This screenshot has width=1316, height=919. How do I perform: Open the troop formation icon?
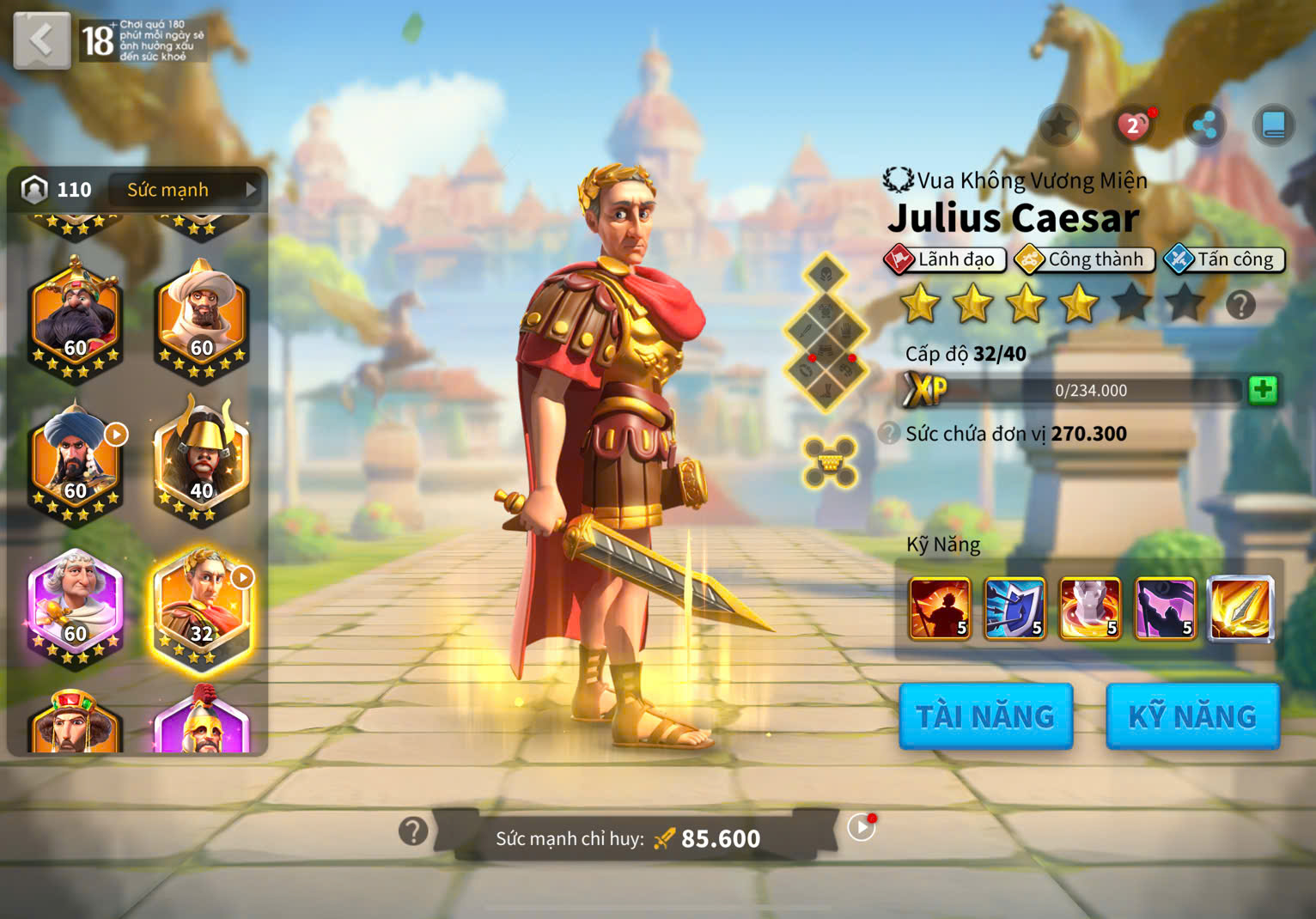coord(829,462)
